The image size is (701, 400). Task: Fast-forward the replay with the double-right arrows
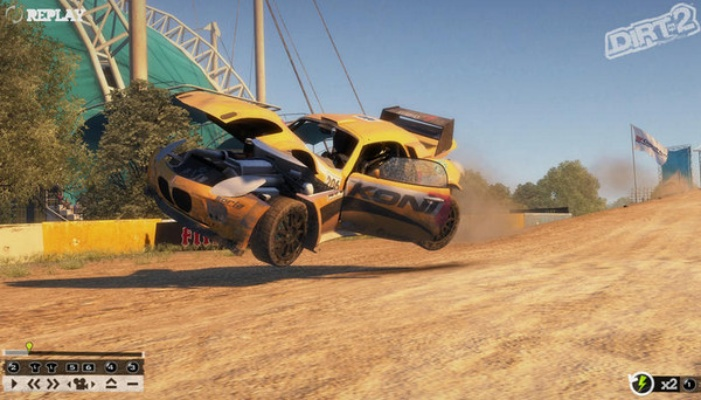[52, 383]
